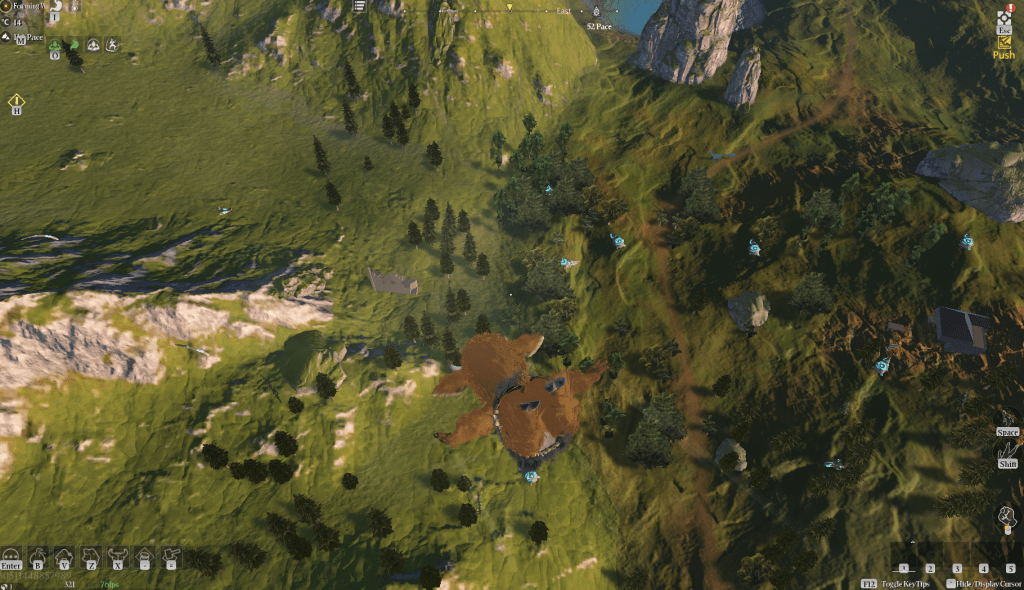Open the list menu icon at top

[360, 7]
